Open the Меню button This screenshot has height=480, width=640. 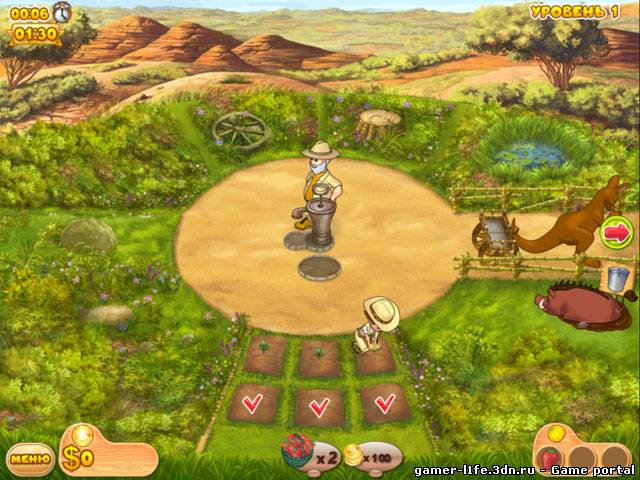[x=31, y=459]
